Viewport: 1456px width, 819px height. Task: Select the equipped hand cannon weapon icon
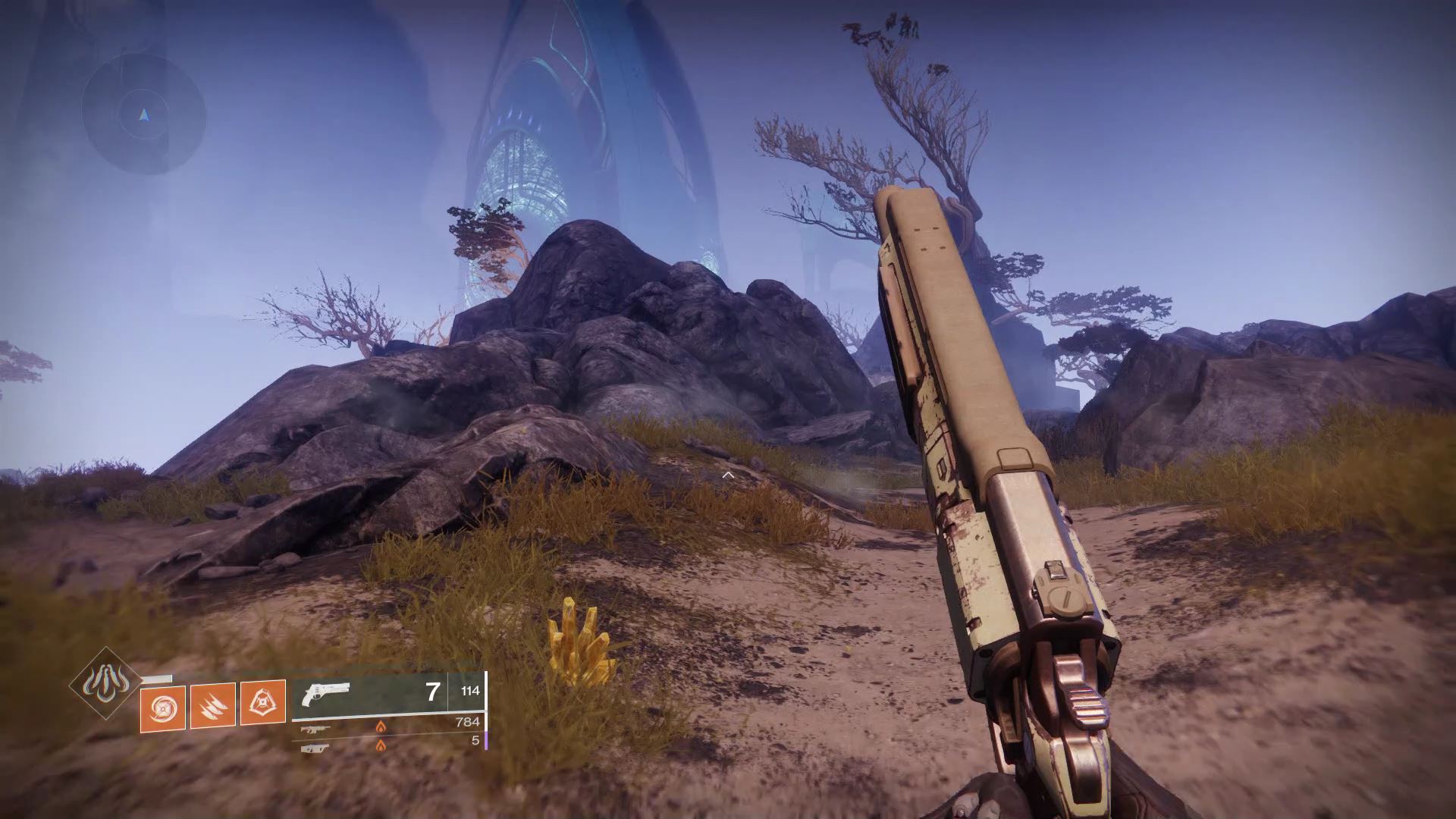[x=325, y=694]
